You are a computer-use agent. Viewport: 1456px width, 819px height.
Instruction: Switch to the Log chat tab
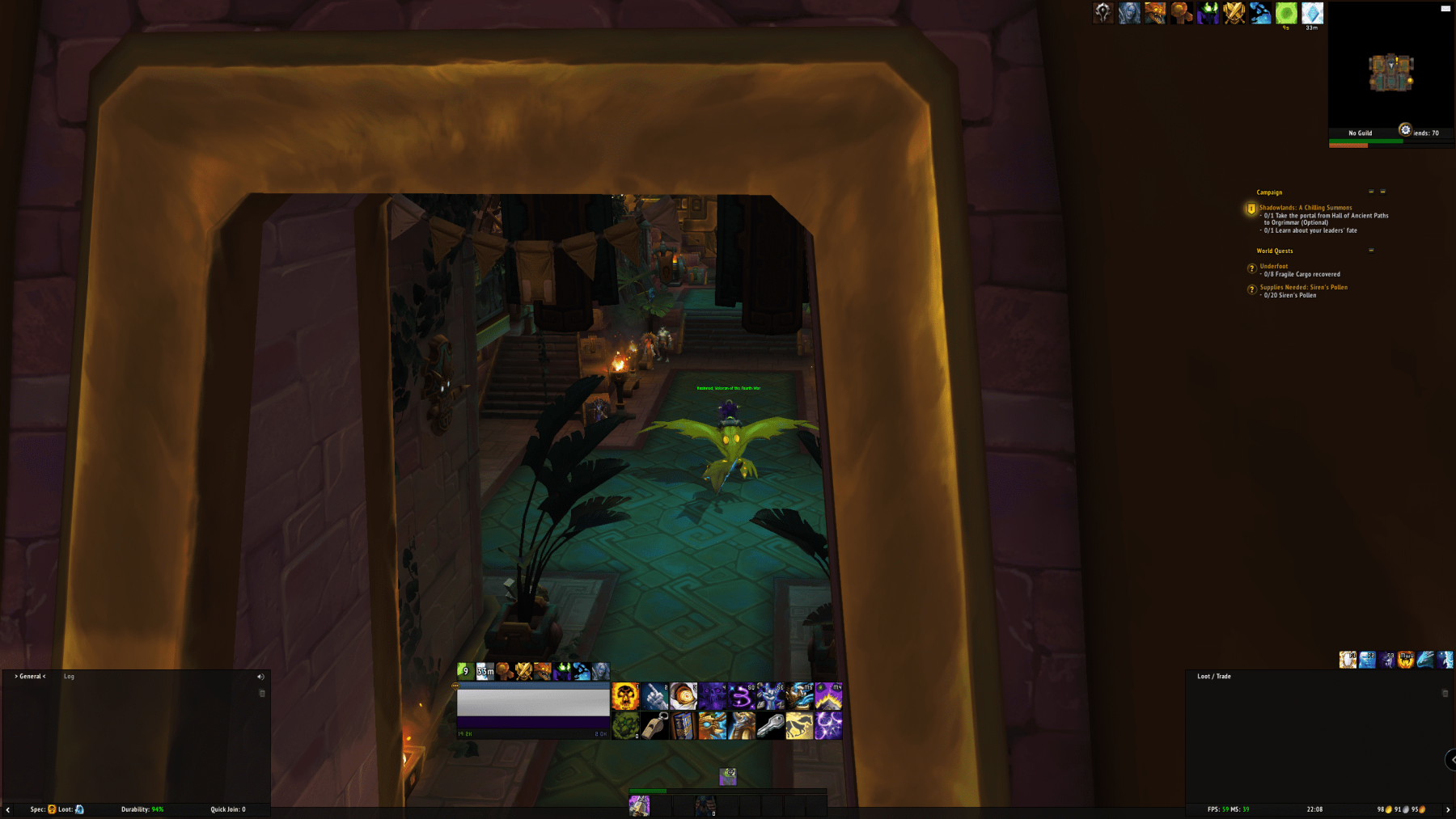coord(68,676)
